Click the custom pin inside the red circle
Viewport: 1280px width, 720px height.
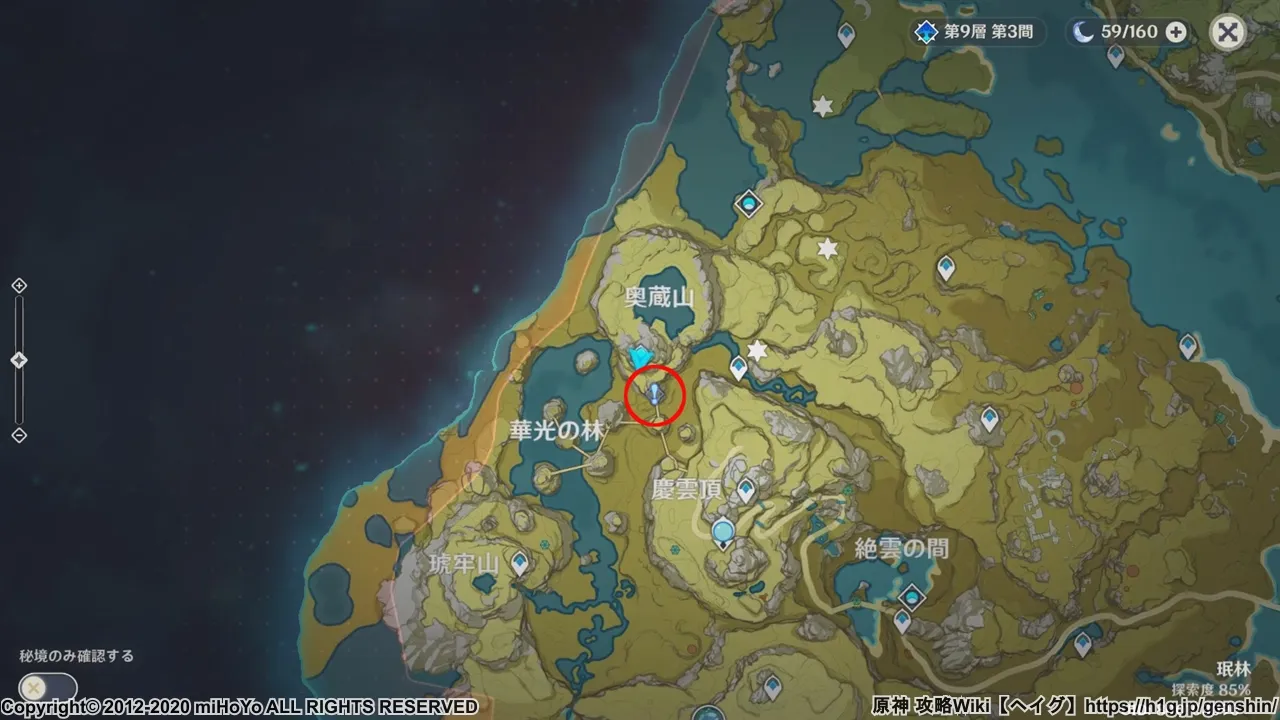(654, 392)
